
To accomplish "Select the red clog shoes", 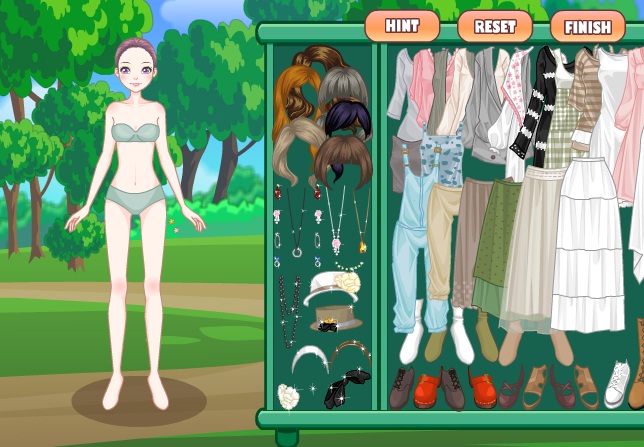I will tap(426, 389).
